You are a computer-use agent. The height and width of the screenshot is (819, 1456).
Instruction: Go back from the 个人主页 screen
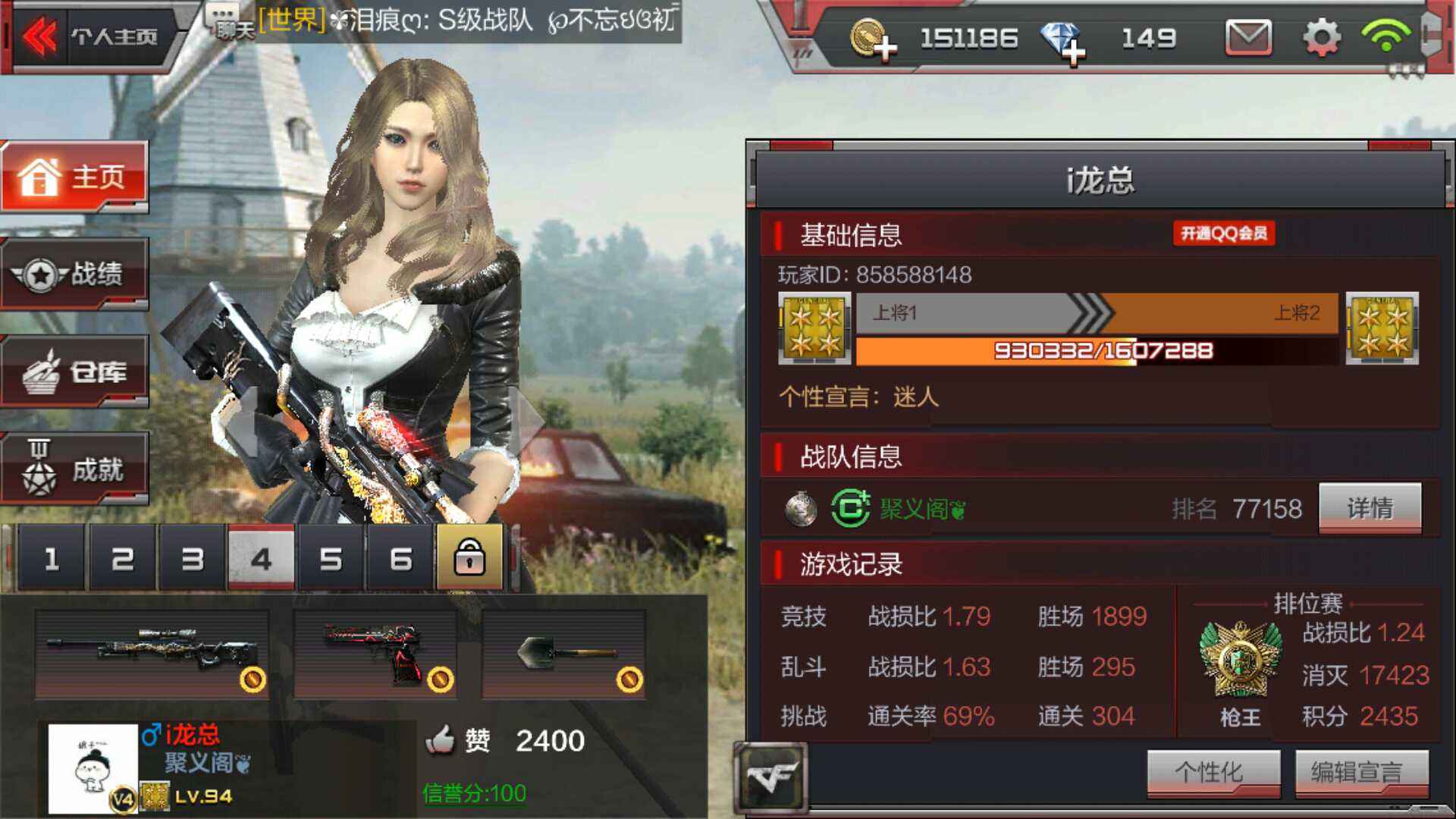(39, 36)
